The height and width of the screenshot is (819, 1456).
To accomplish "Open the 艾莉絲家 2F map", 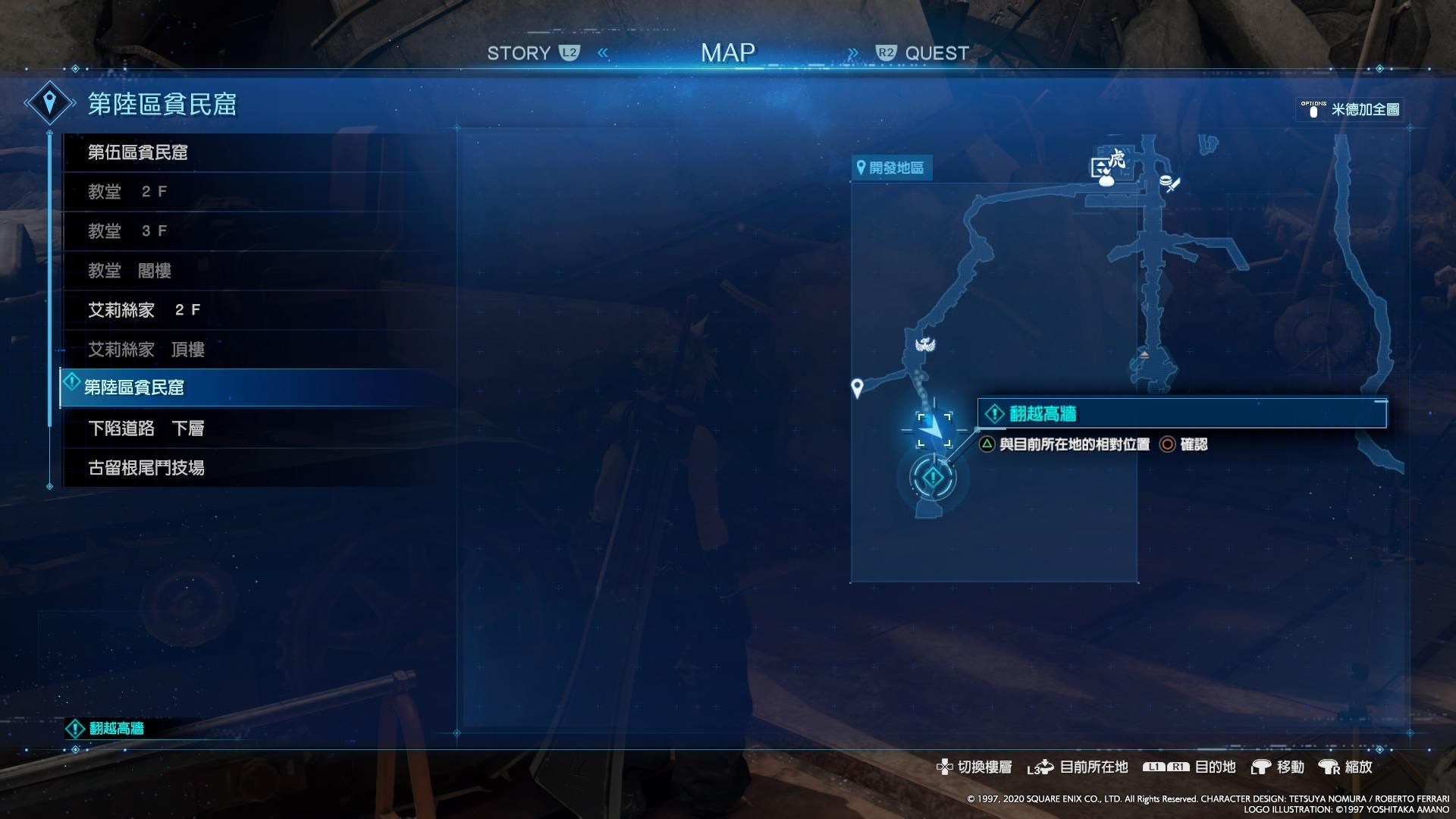I will point(144,310).
